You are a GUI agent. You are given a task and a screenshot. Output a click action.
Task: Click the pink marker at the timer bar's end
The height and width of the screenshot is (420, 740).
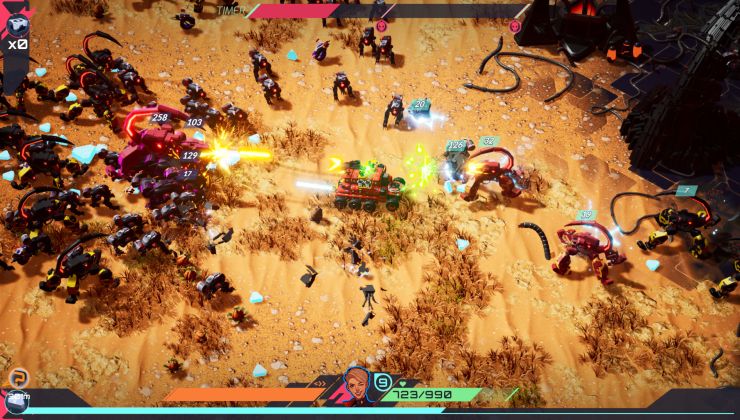point(515,26)
